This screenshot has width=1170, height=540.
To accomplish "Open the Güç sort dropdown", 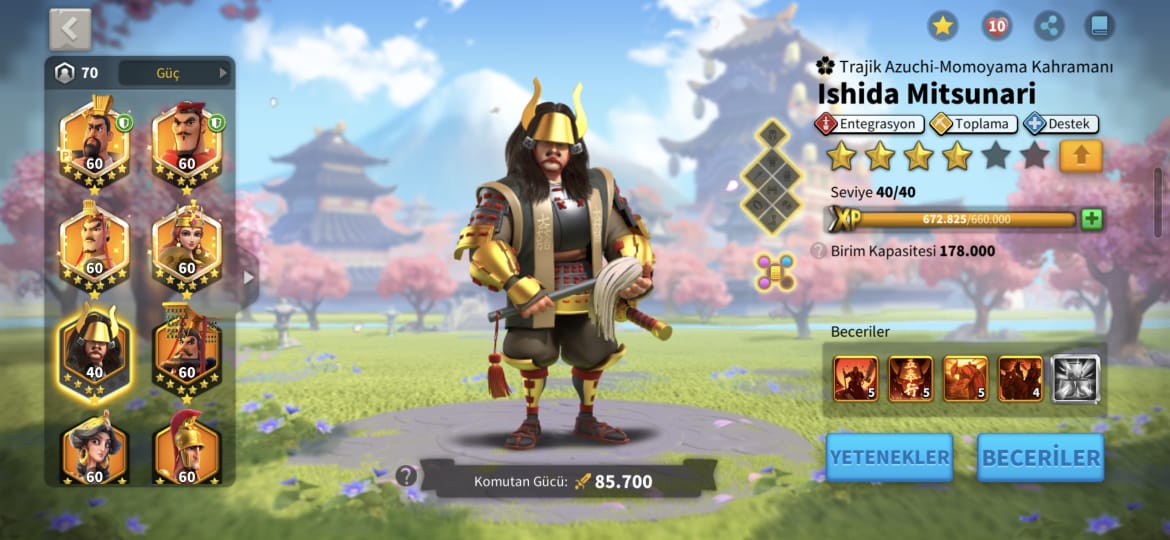I will (x=174, y=73).
